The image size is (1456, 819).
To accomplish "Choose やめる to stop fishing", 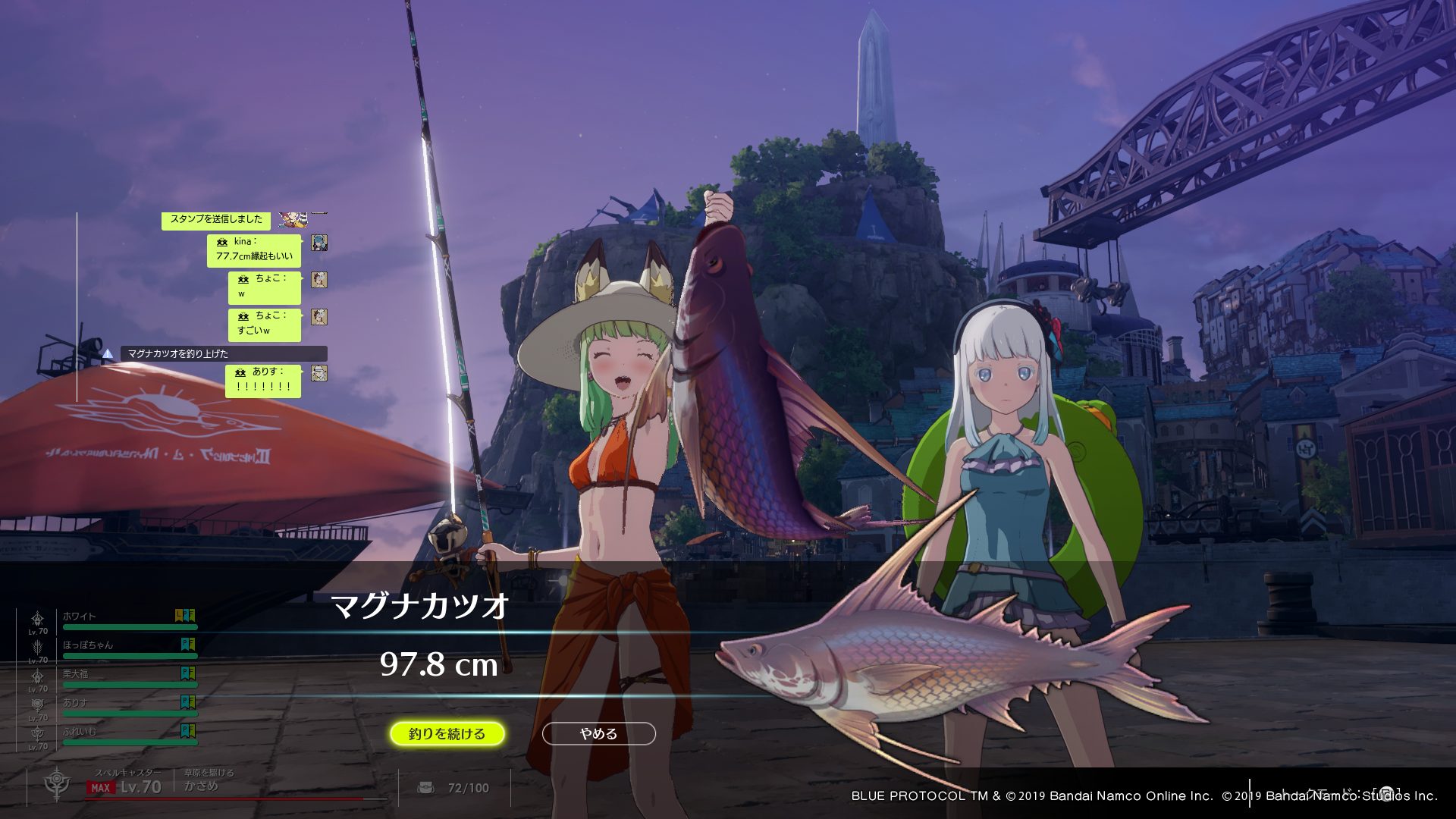I will 598,733.
